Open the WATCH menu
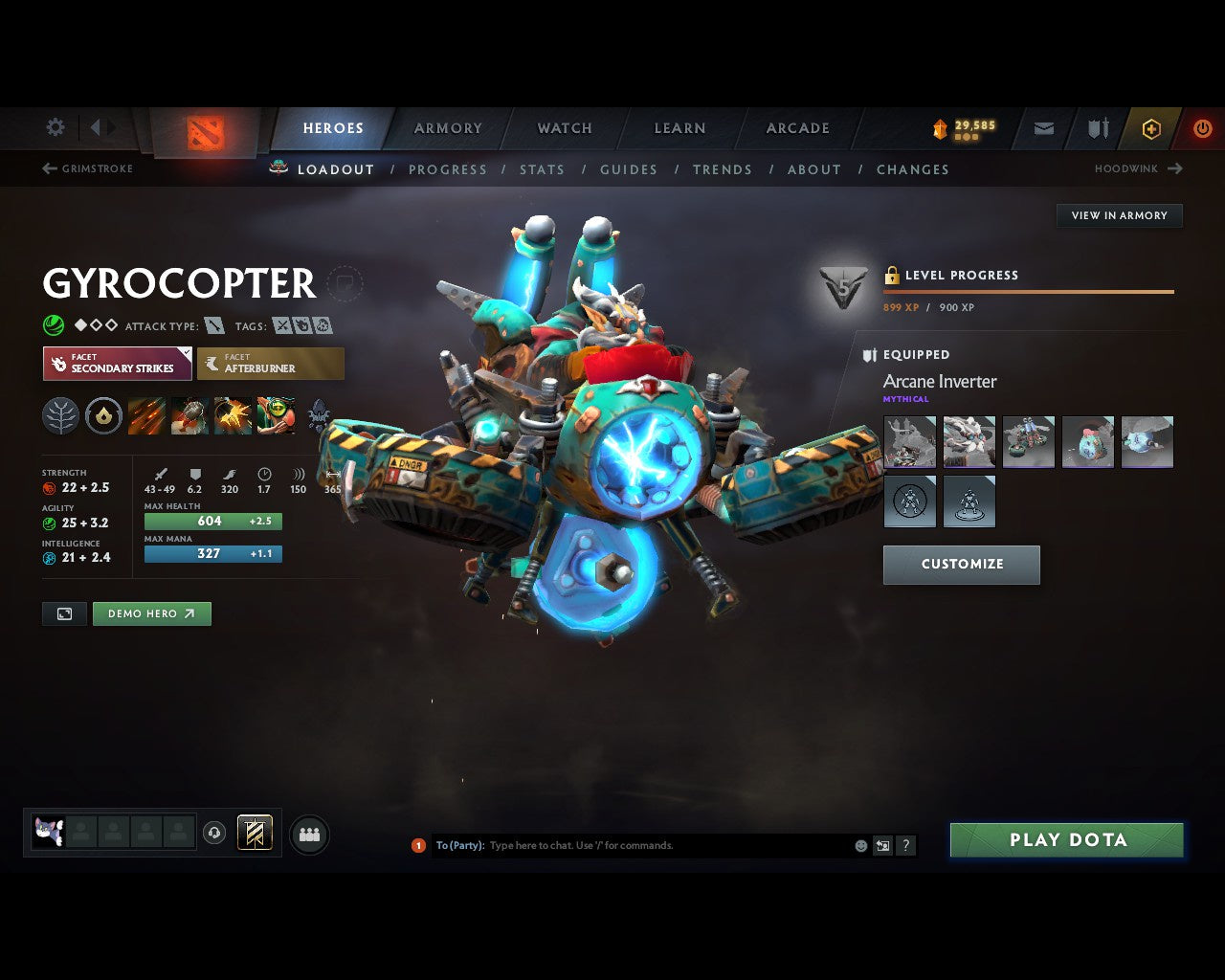1225x980 pixels. tap(564, 127)
